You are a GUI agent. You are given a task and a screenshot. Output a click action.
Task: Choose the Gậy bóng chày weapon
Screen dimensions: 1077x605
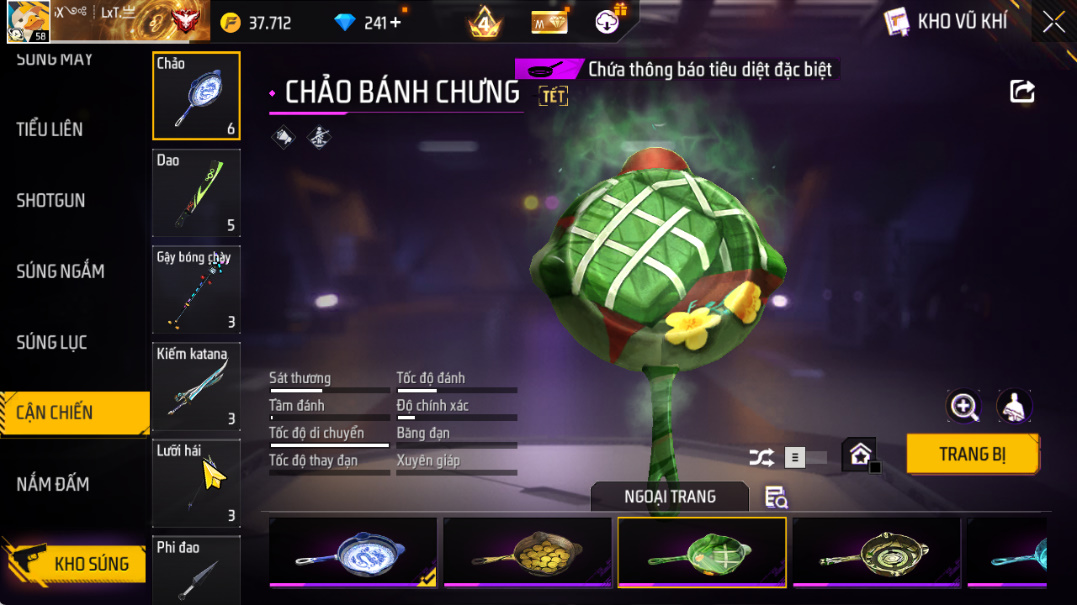[x=196, y=290]
